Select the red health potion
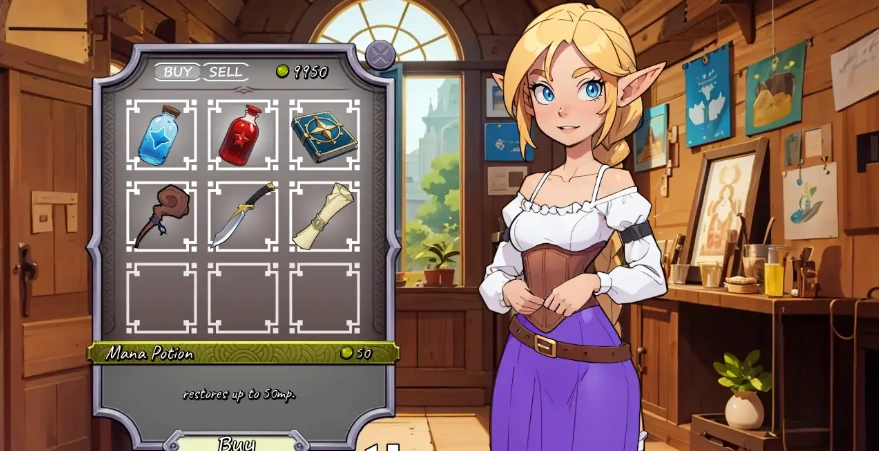This screenshot has width=879, height=451. [243, 135]
